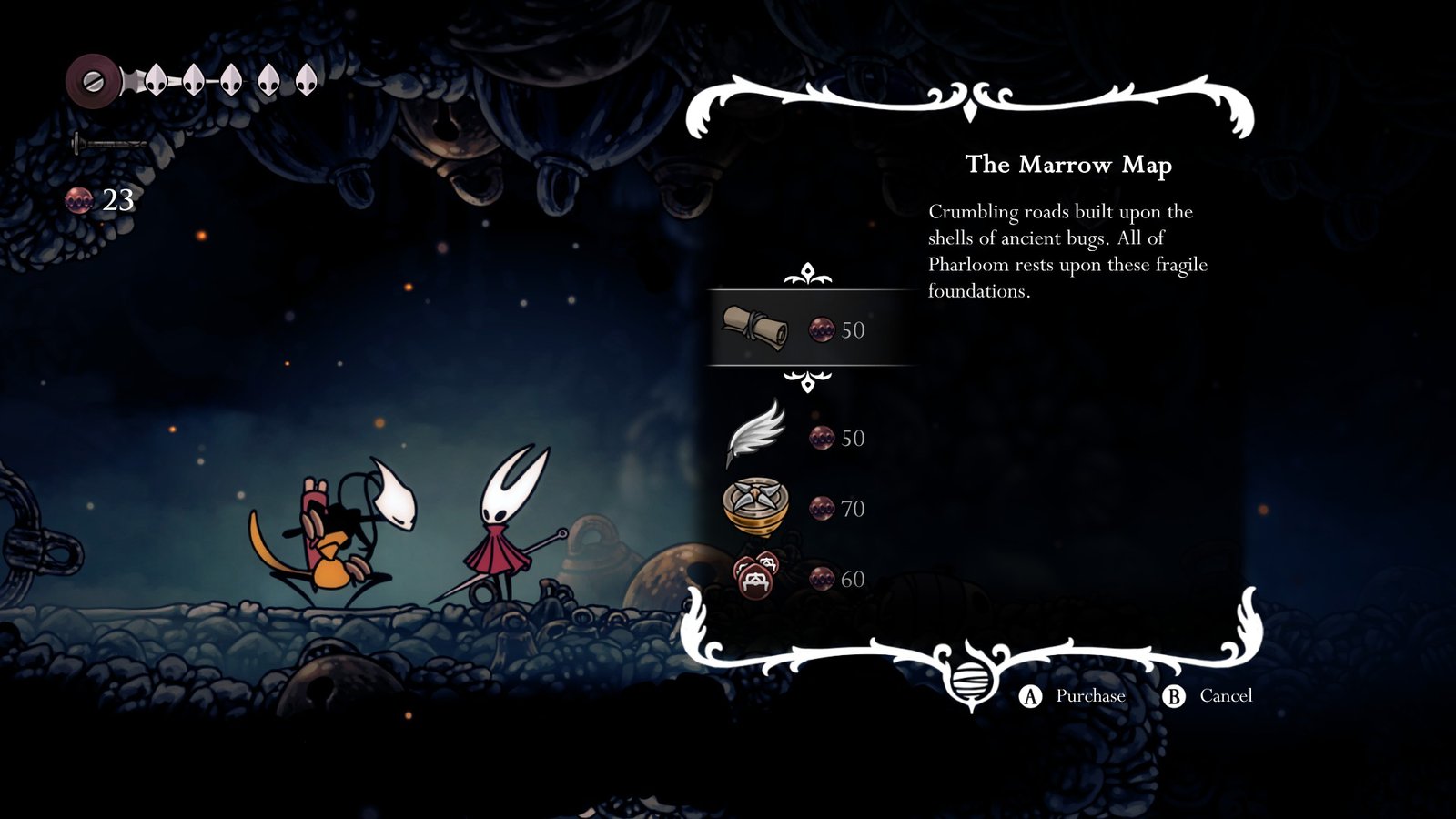Select the spinning Compass item
The width and height of the screenshot is (1456, 819).
tap(755, 507)
